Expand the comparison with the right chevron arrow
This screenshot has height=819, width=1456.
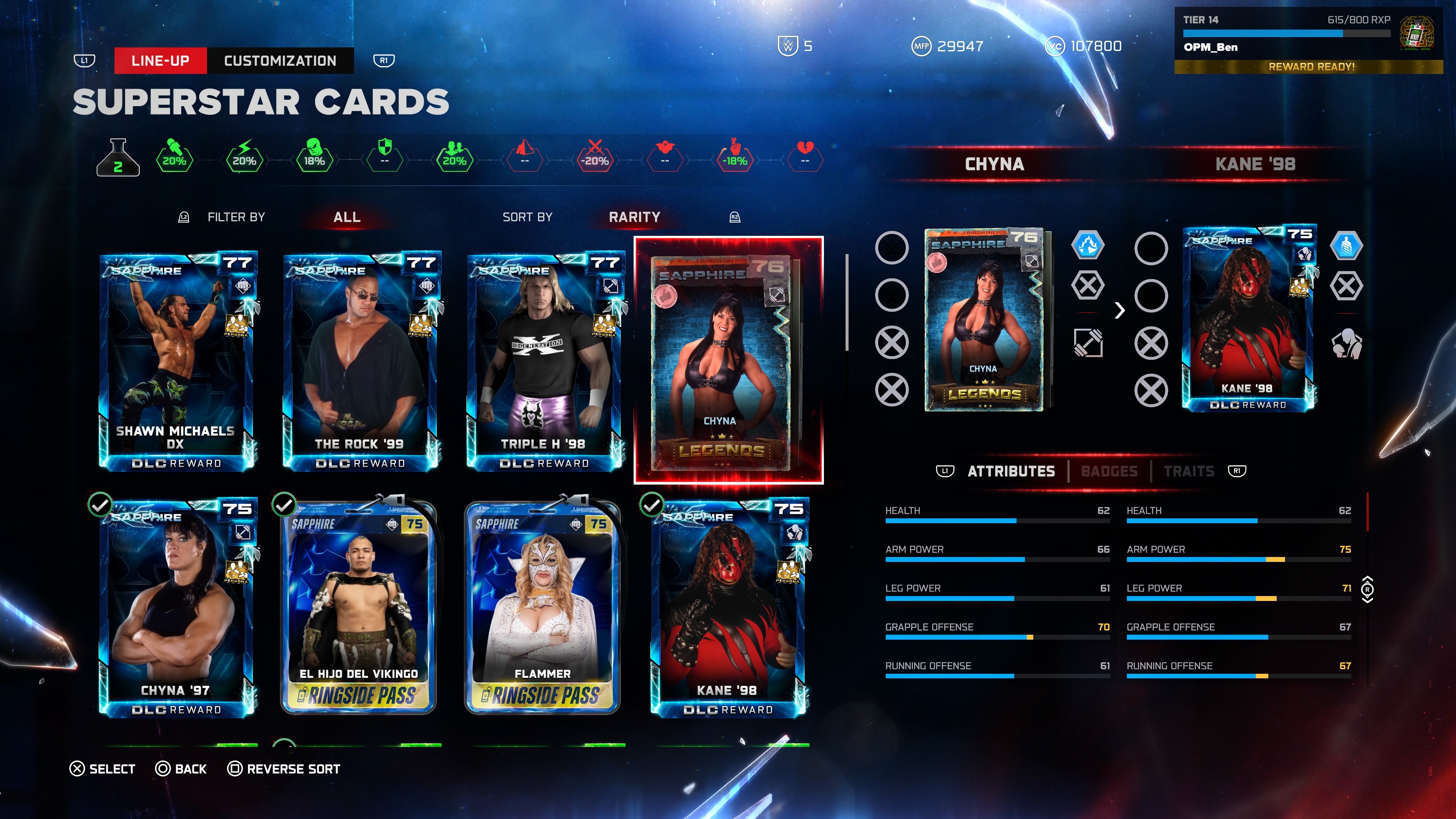click(1120, 311)
